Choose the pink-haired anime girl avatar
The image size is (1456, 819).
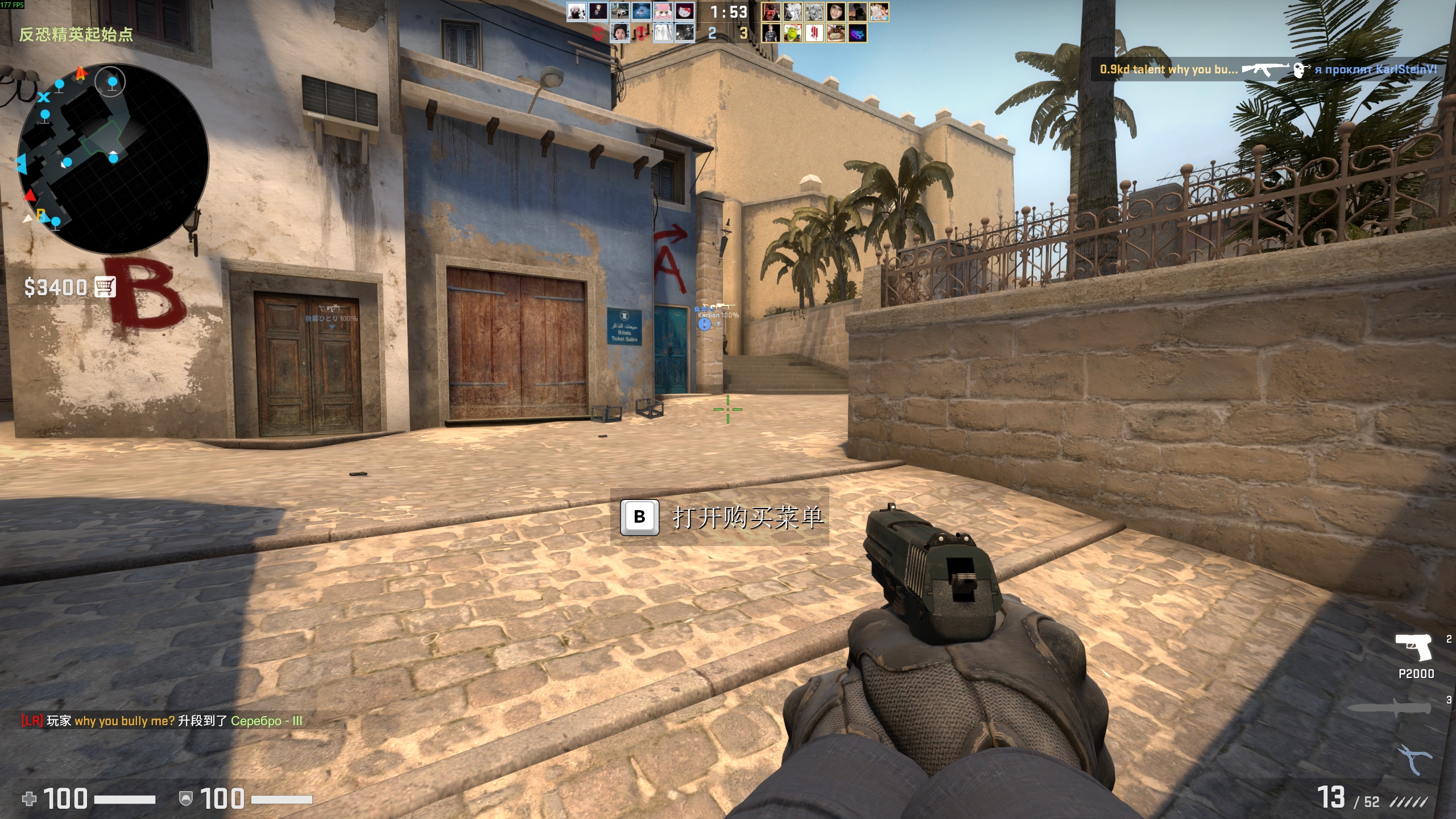[663, 11]
